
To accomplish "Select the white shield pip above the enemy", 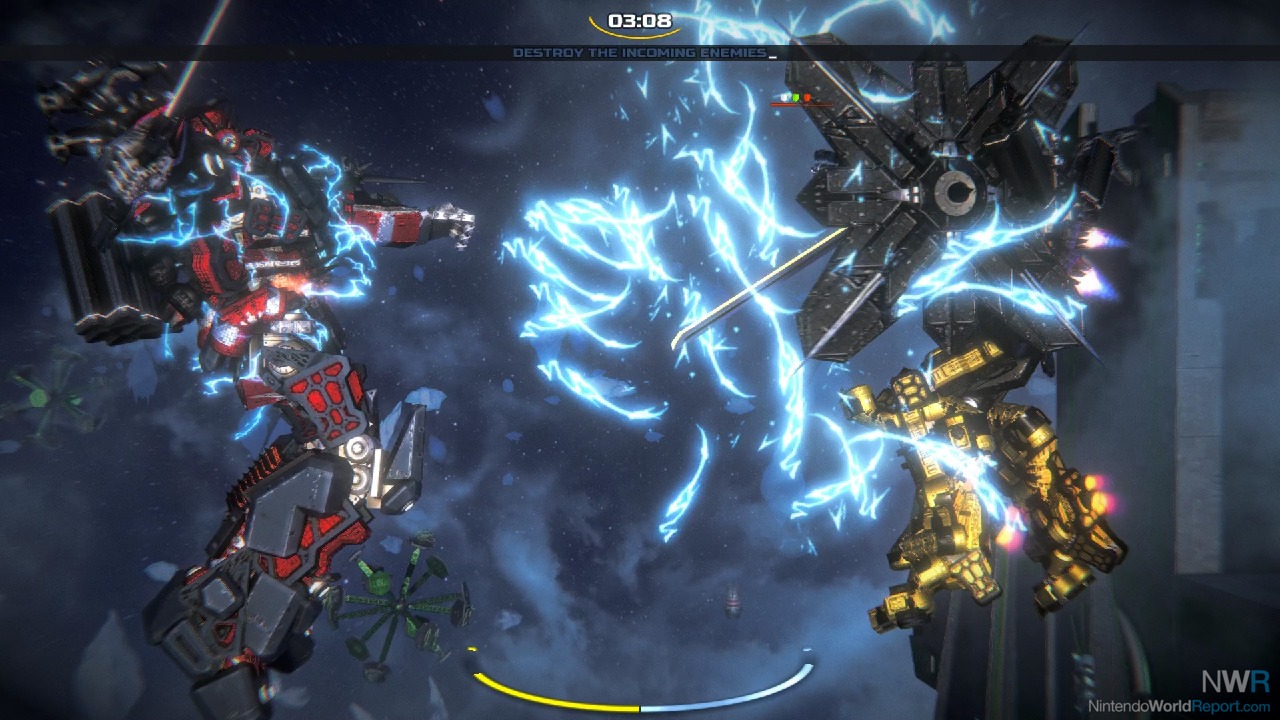I will tap(785, 97).
